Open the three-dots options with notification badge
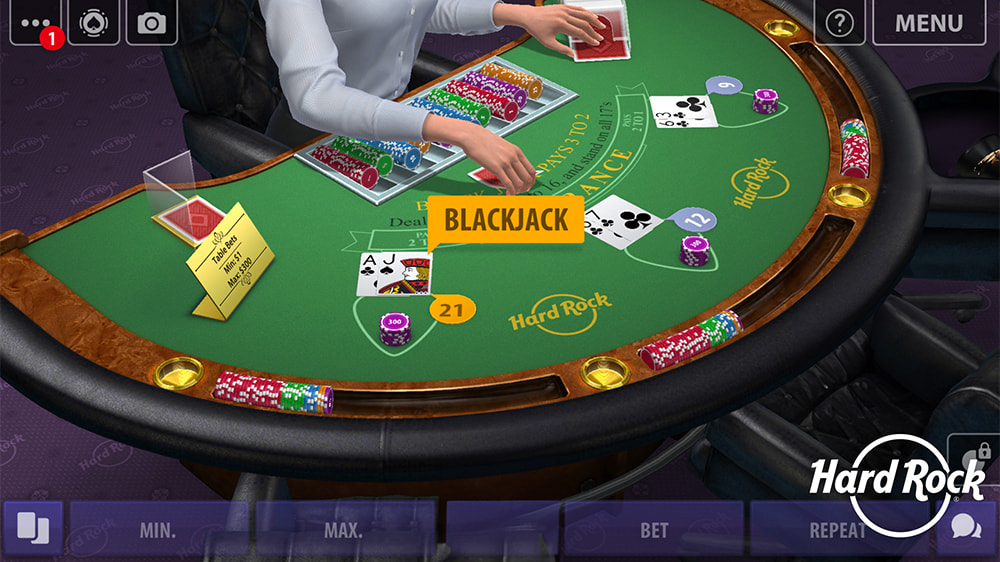Image resolution: width=1000 pixels, height=562 pixels. 35,22
